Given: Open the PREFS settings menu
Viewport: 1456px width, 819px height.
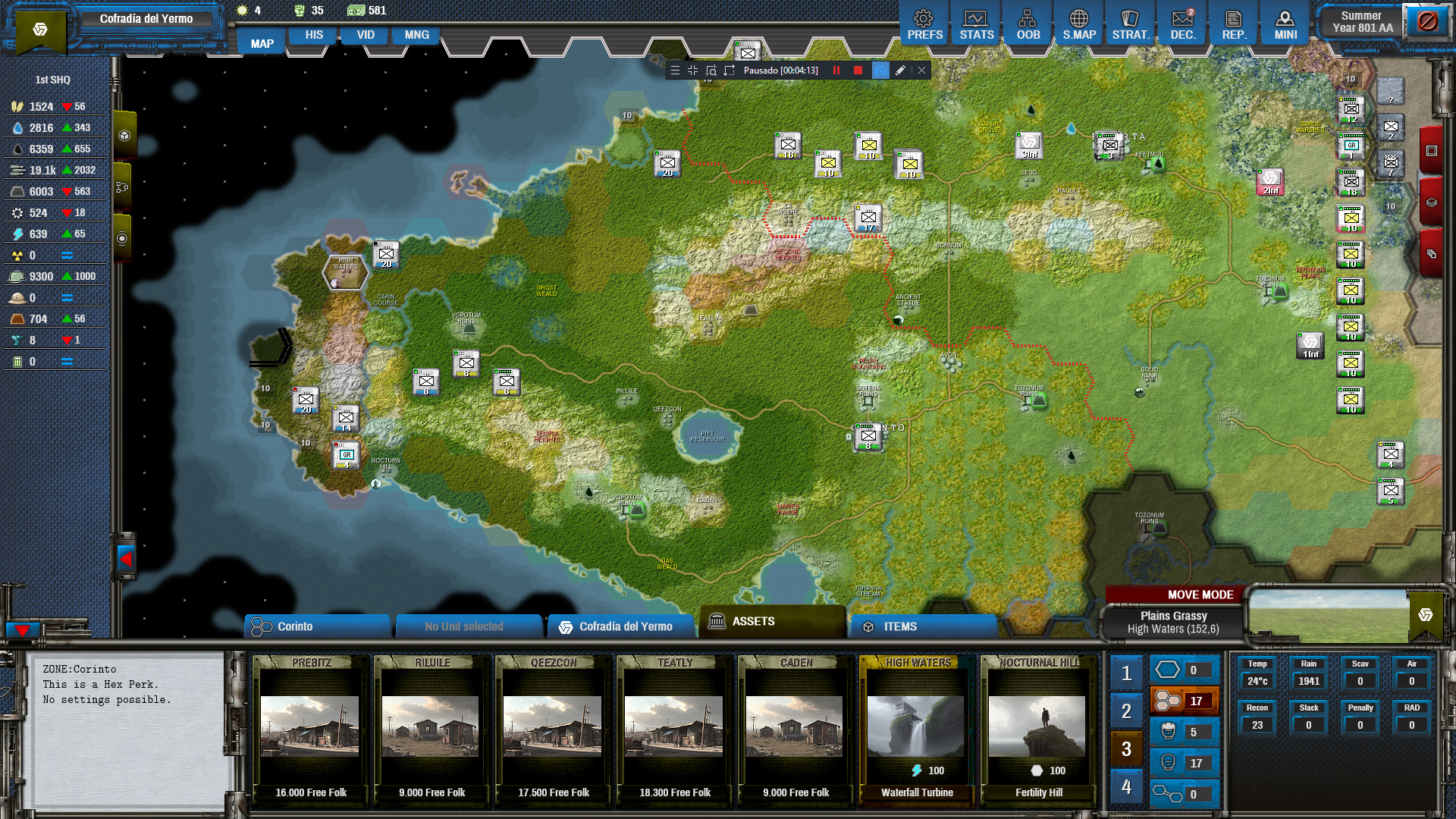Looking at the screenshot, I should (x=924, y=25).
